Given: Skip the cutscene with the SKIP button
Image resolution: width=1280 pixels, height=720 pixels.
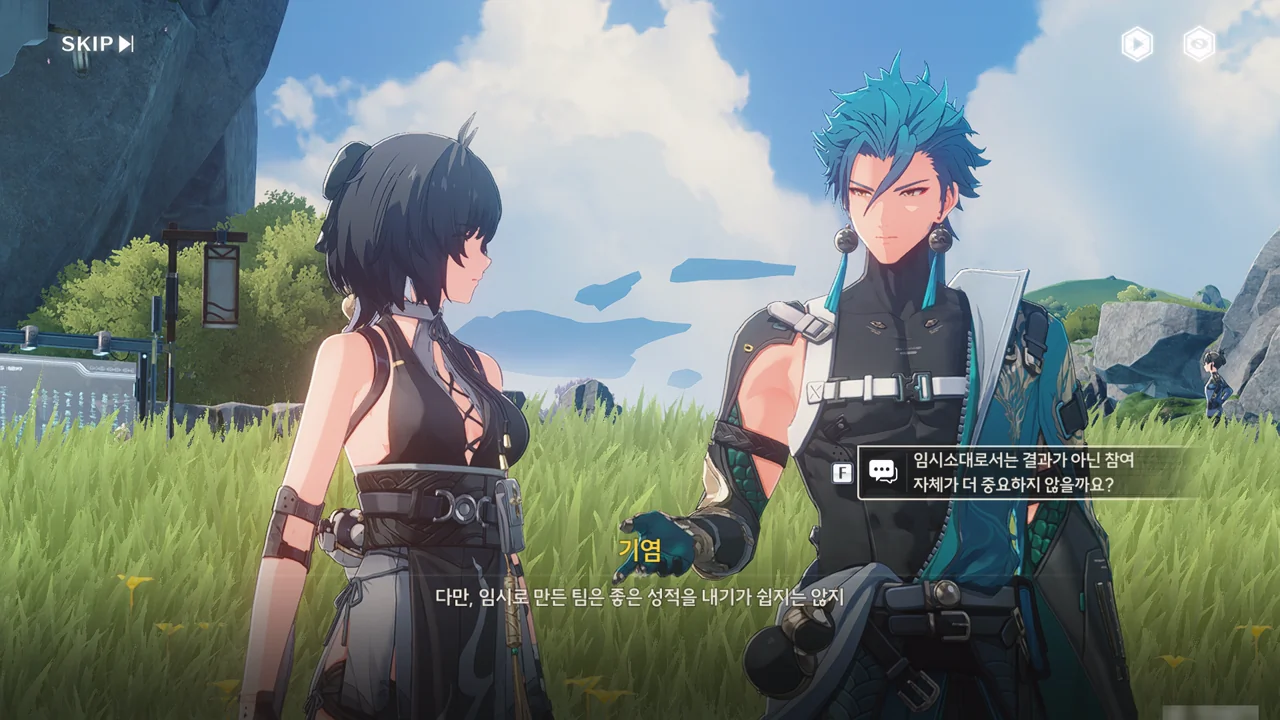Looking at the screenshot, I should tap(97, 44).
